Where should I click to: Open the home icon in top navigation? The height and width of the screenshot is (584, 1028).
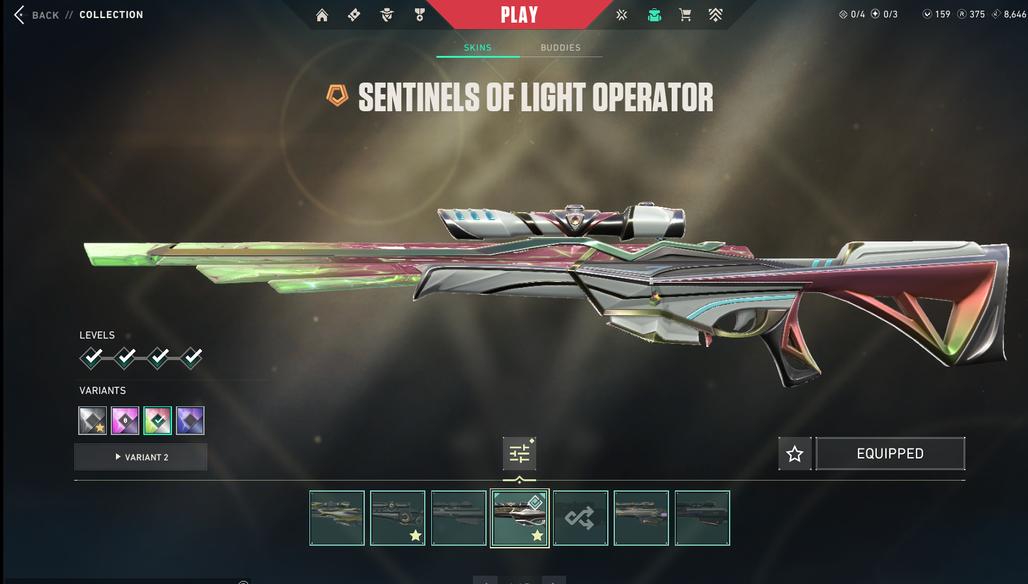(x=322, y=15)
